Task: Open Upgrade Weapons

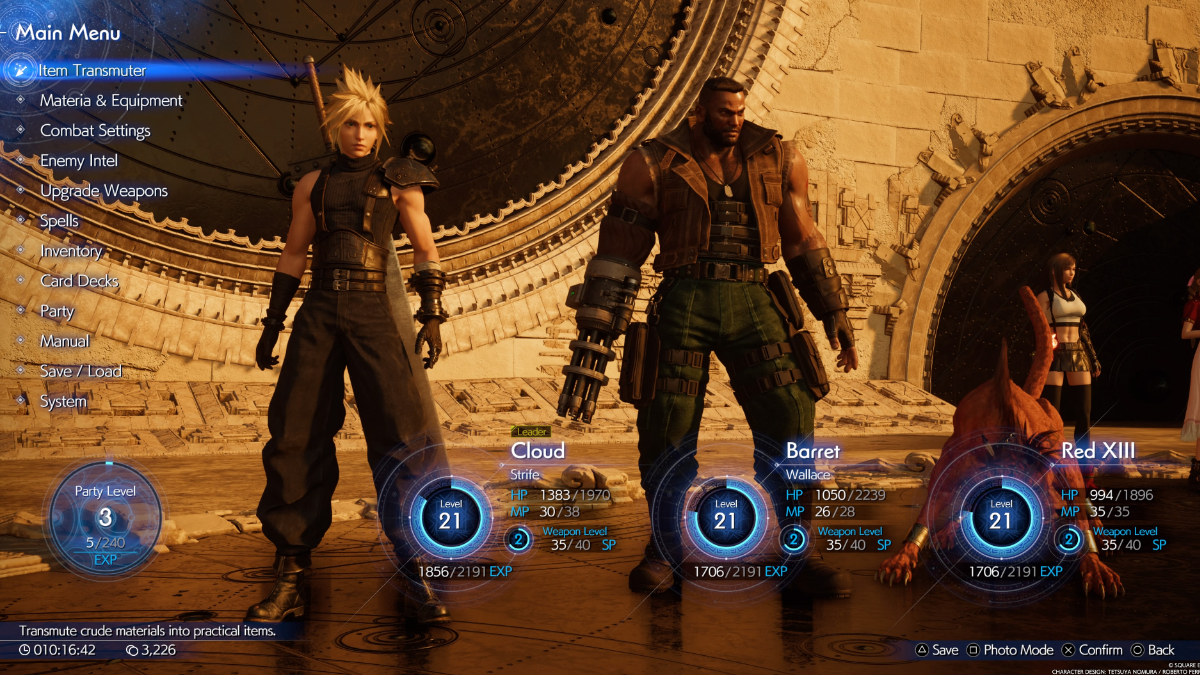Action: coord(104,191)
